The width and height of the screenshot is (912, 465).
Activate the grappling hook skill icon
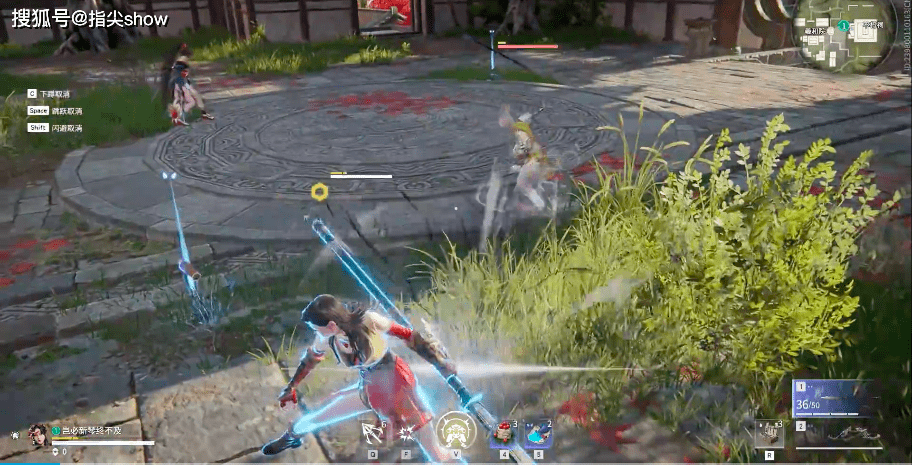coord(372,433)
